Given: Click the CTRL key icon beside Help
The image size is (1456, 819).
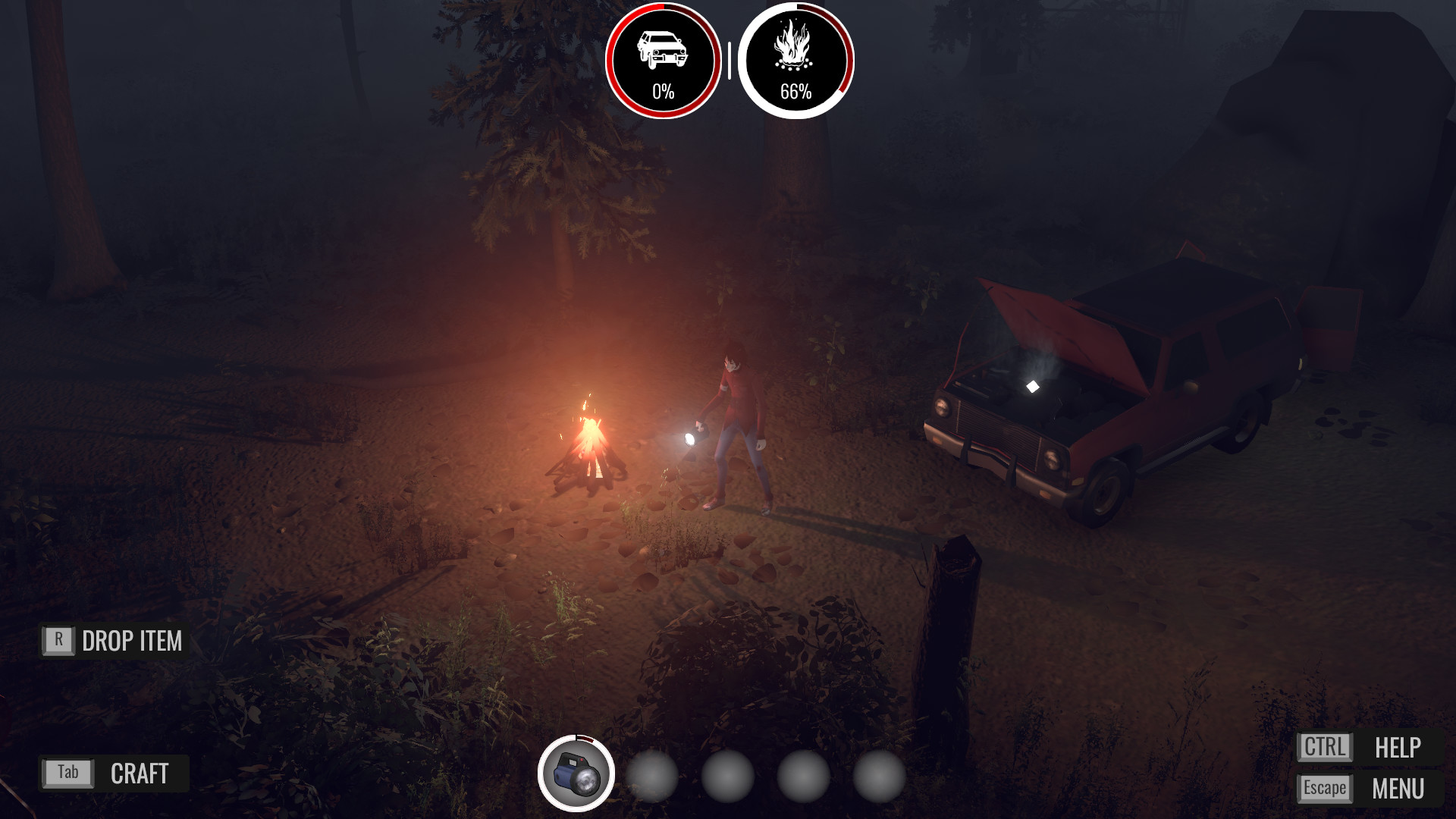Looking at the screenshot, I should click(1326, 748).
